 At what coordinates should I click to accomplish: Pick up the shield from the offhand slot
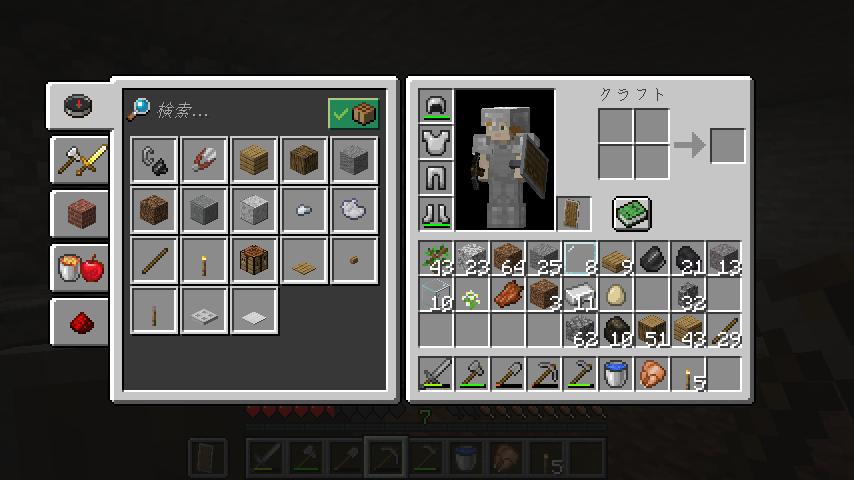click(x=574, y=214)
